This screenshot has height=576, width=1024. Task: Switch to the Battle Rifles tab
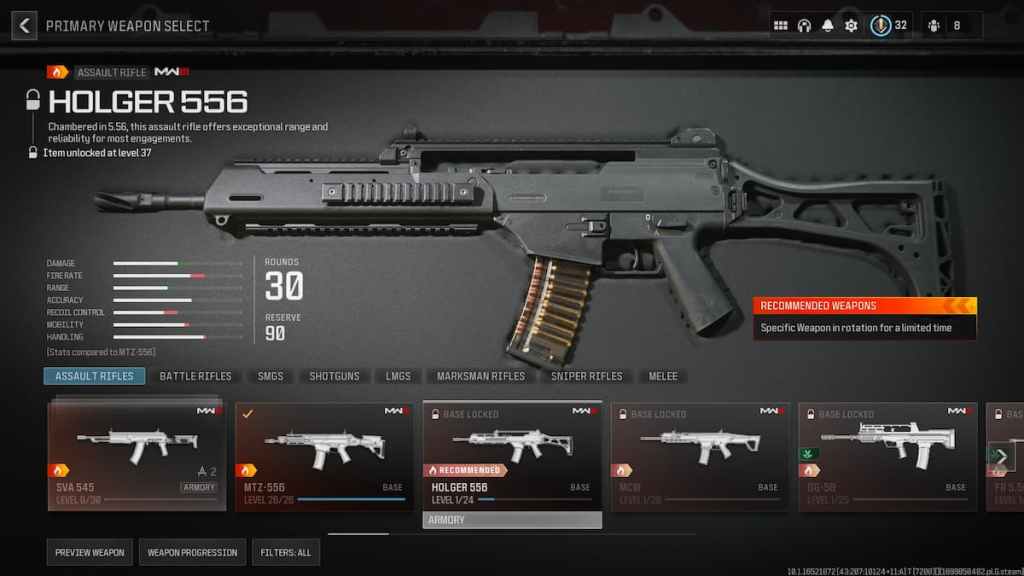(195, 376)
